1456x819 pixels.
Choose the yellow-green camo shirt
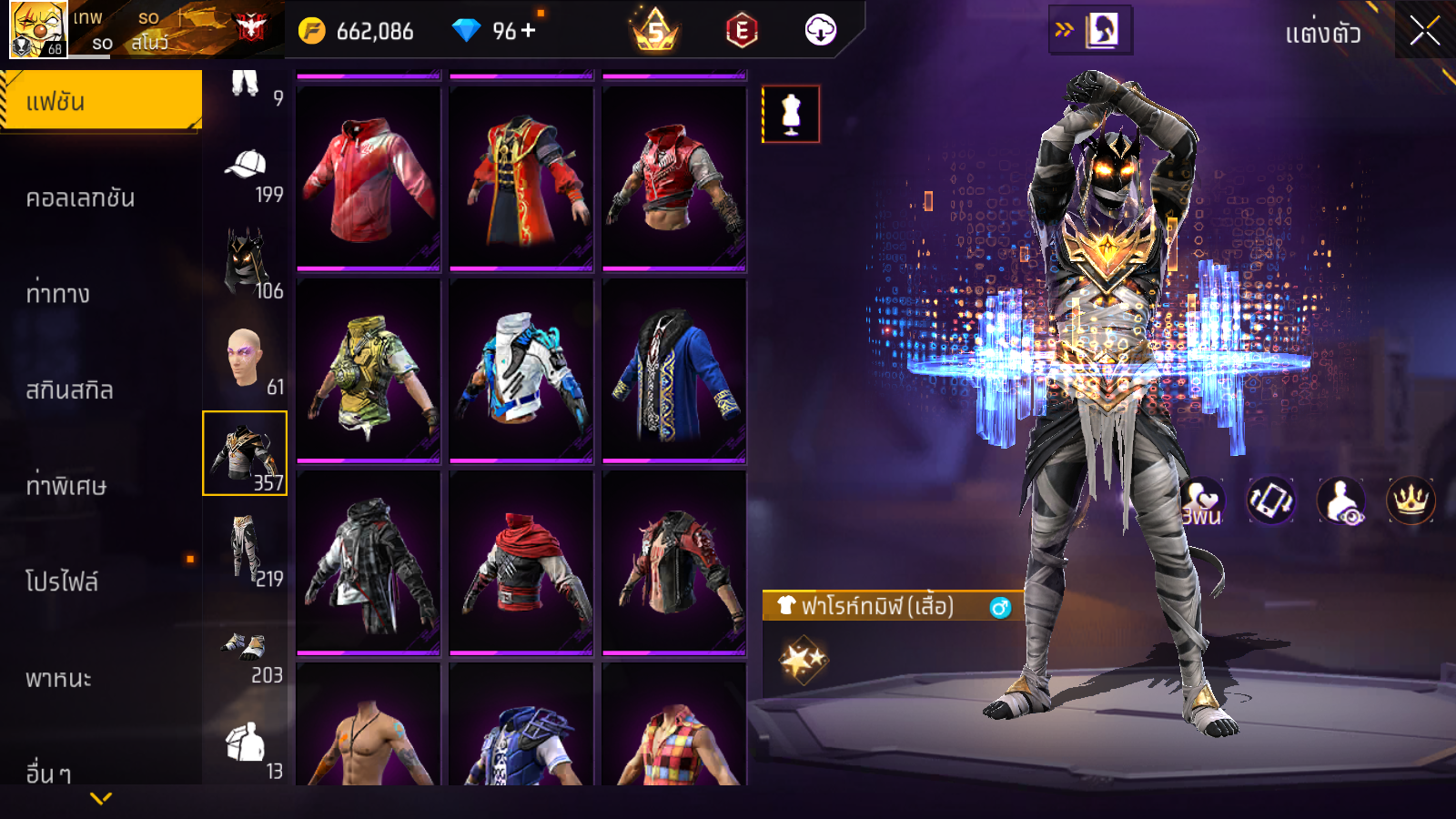[x=369, y=371]
